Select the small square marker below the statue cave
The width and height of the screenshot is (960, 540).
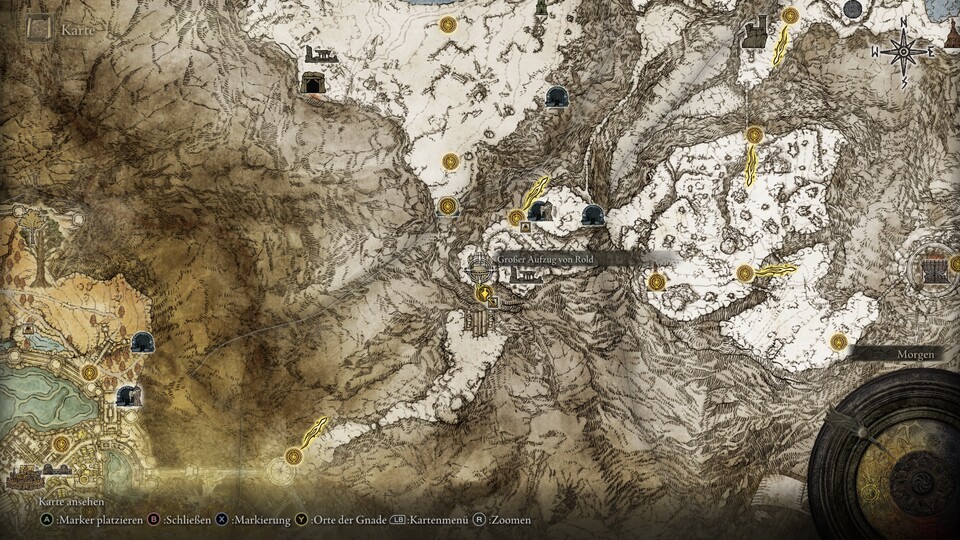[525, 227]
